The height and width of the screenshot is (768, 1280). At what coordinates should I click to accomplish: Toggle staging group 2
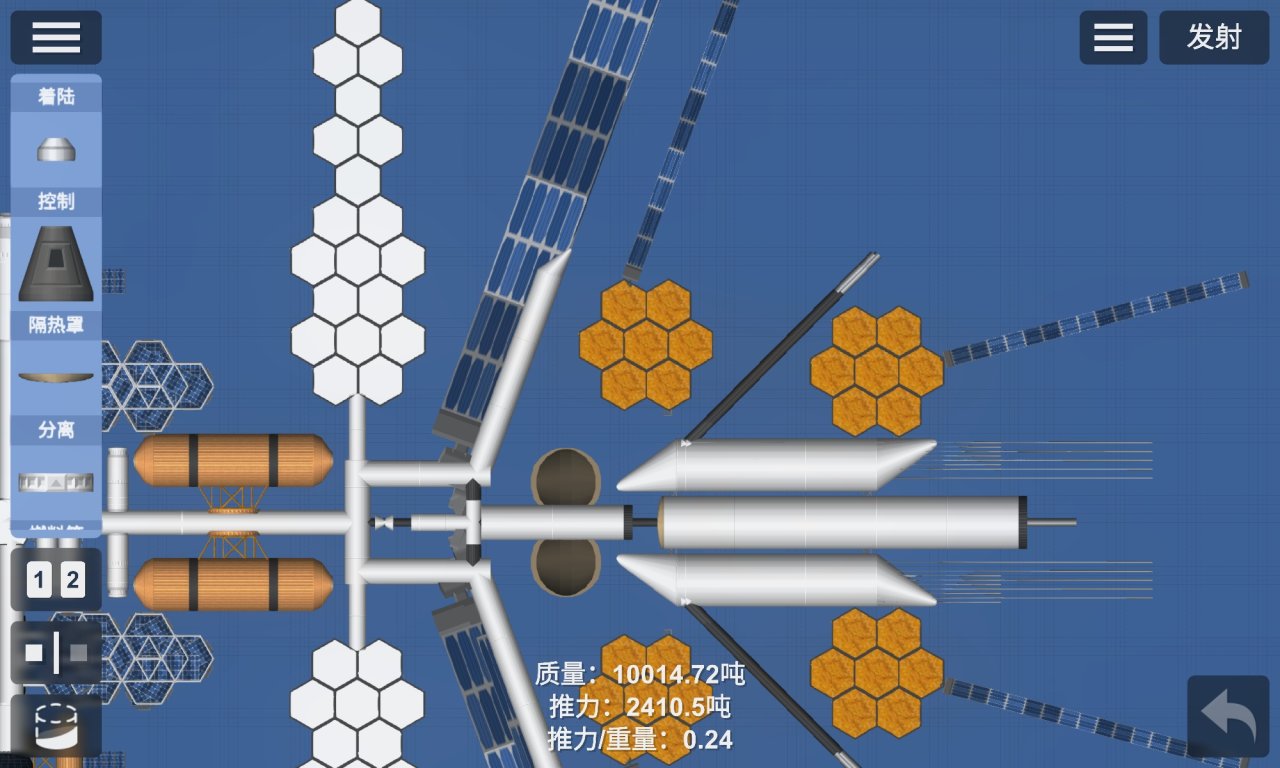tap(73, 579)
